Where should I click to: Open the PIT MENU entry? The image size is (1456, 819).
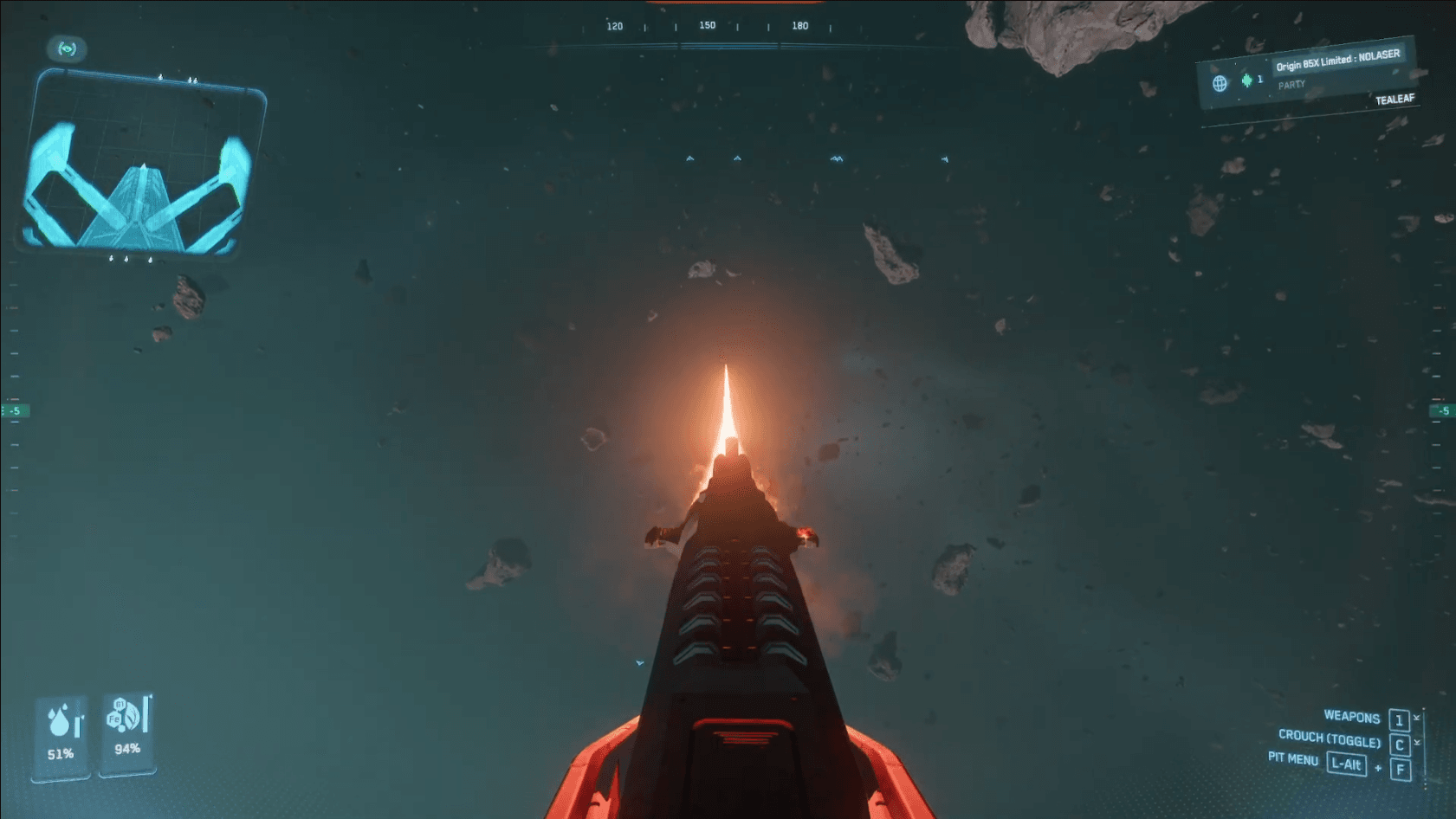coord(1295,761)
